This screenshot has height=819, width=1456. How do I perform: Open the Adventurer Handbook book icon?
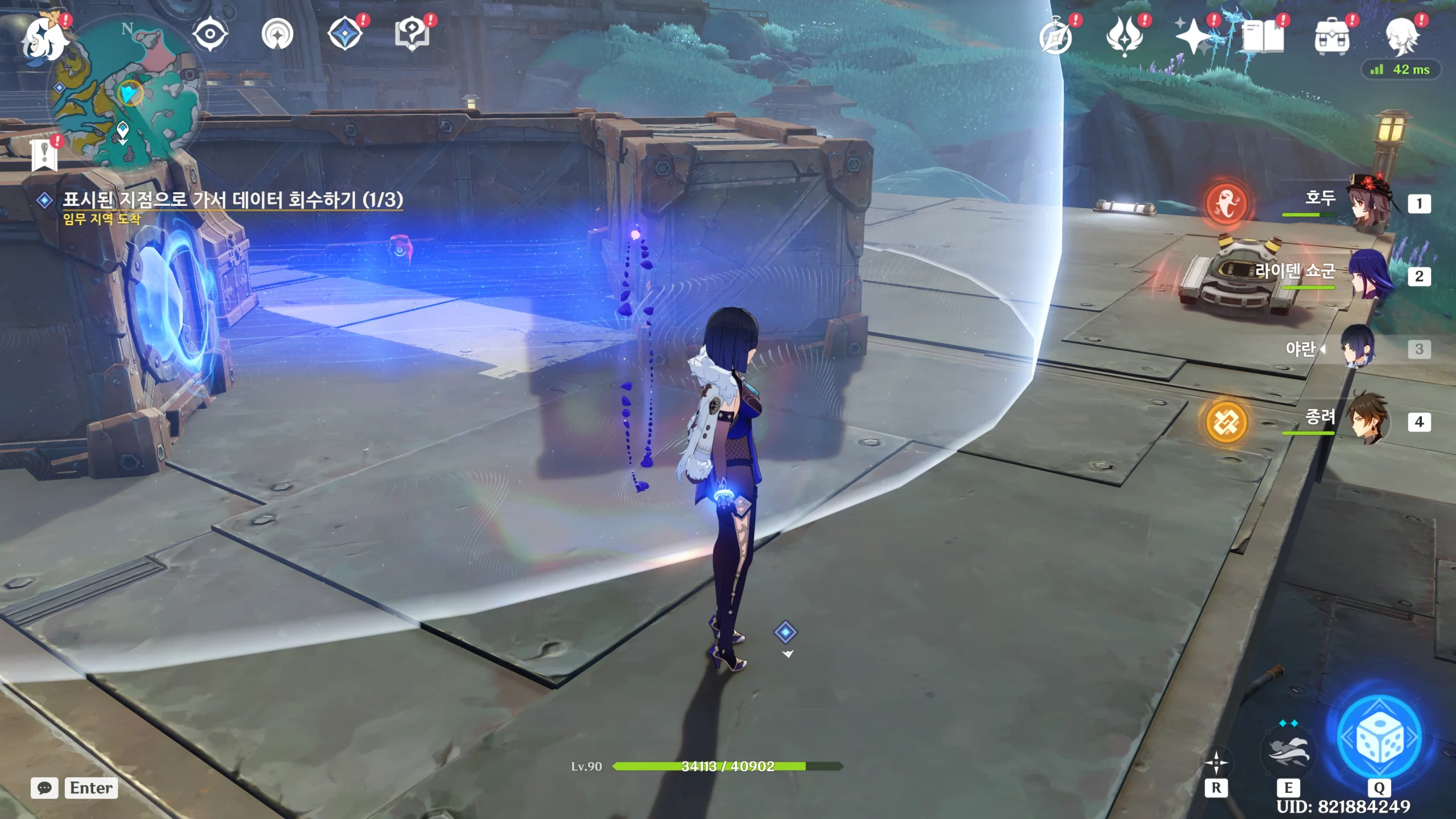[x=1263, y=36]
